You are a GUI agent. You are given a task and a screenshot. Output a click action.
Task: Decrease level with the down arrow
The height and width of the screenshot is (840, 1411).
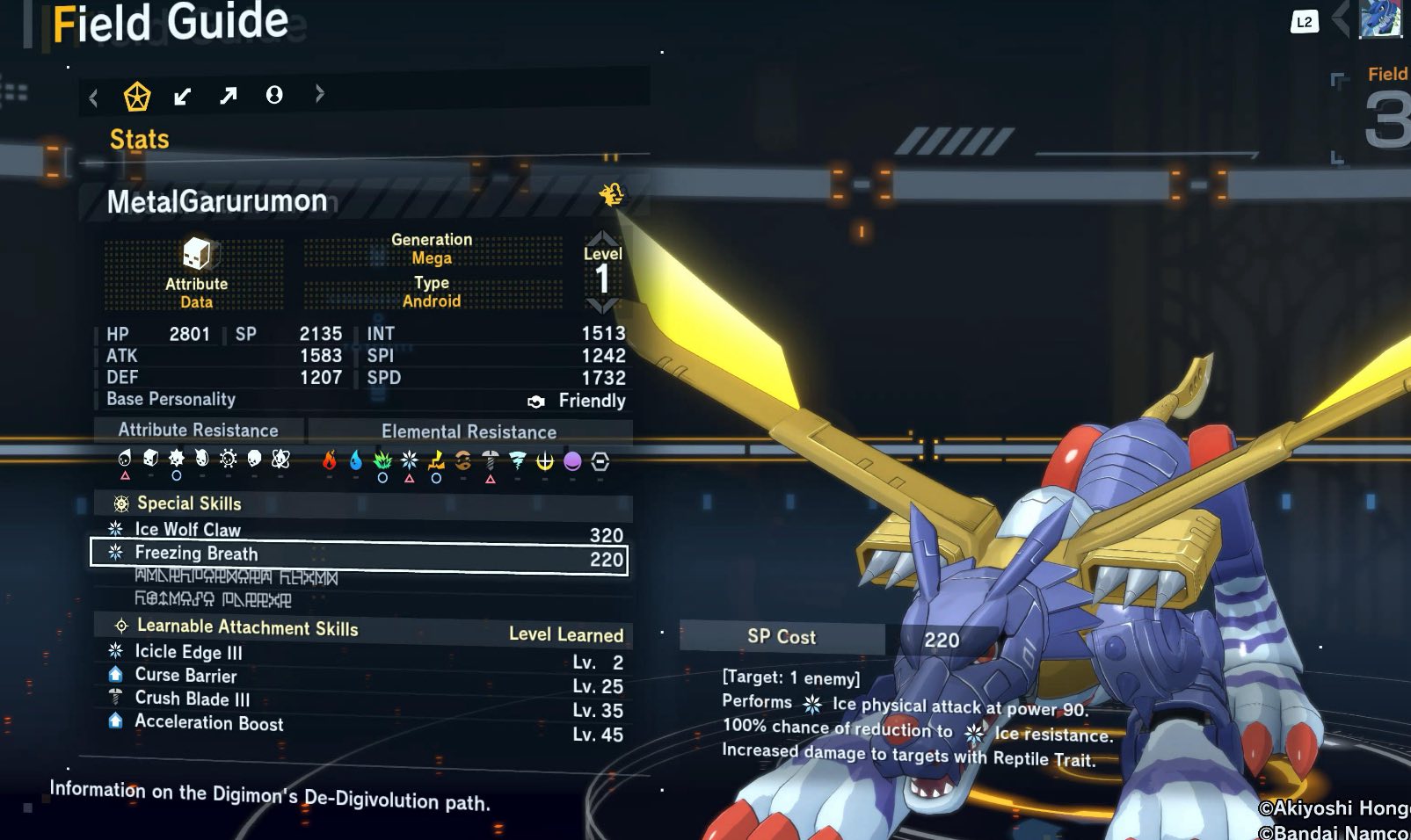click(602, 306)
